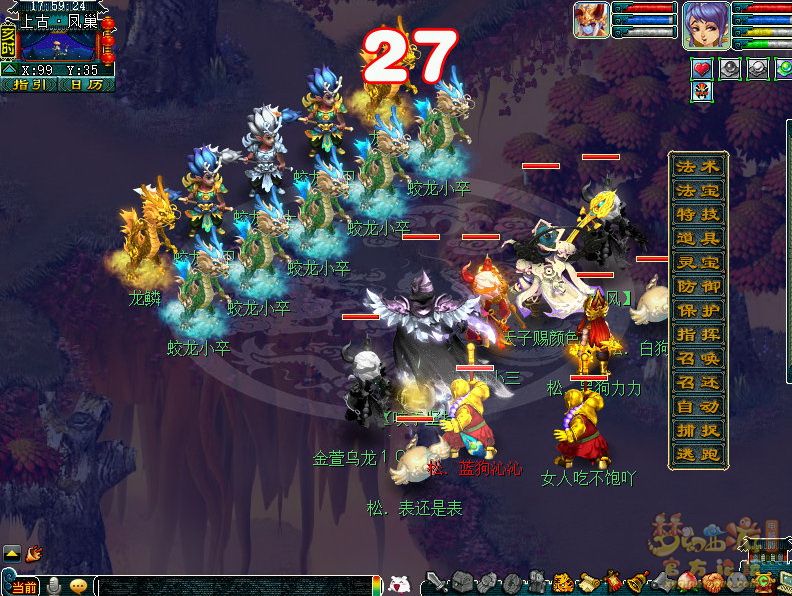Open the 日历 calendar button

(x=86, y=85)
